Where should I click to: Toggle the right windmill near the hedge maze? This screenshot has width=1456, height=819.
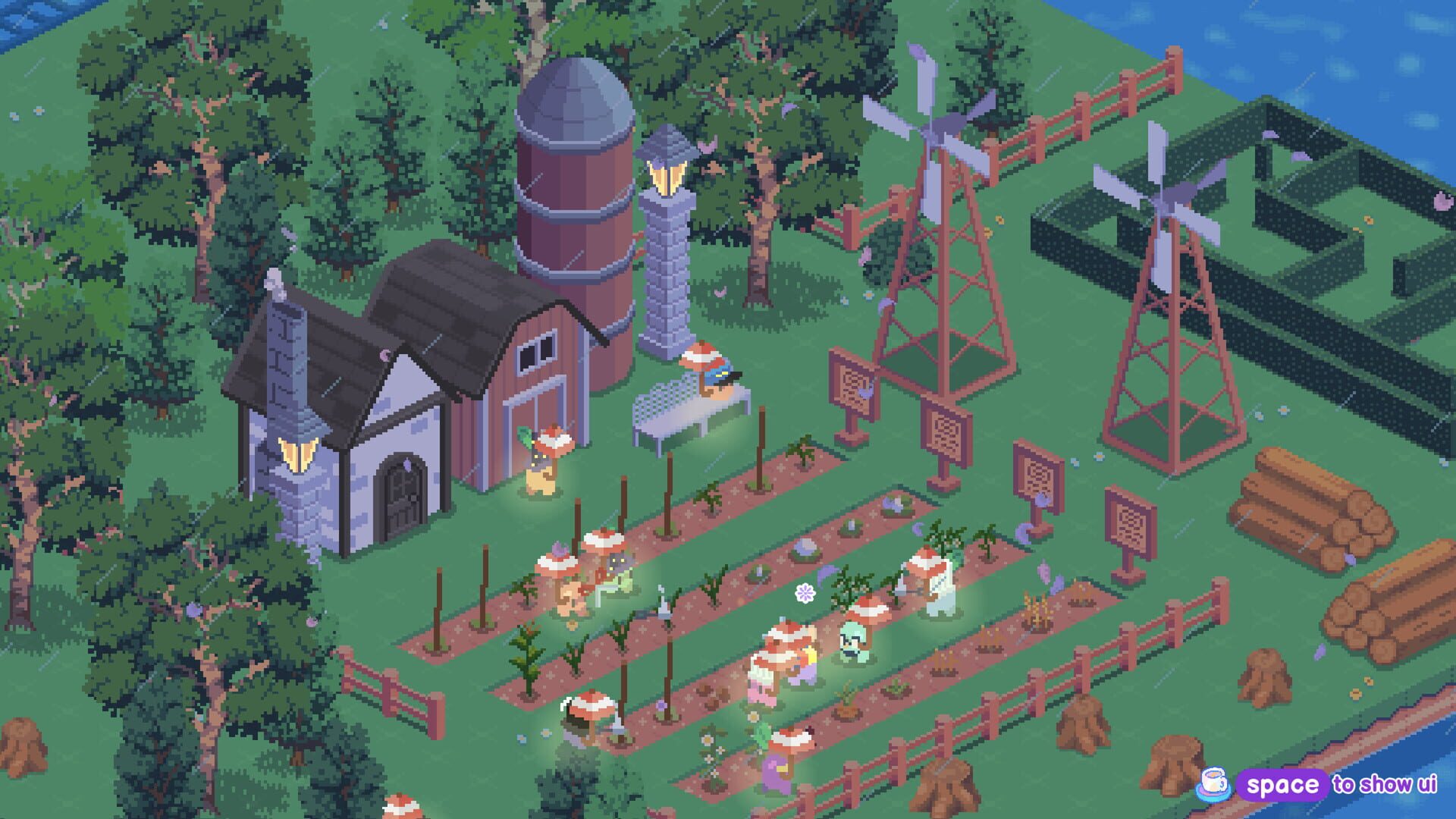tap(1168, 201)
